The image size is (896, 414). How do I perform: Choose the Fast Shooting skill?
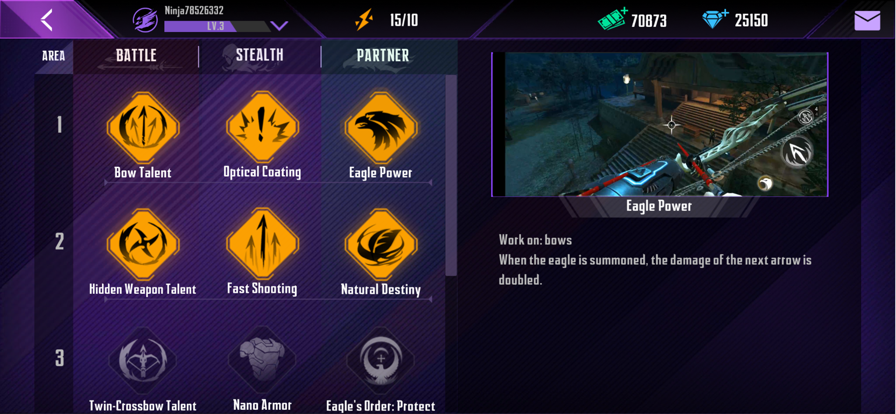point(262,244)
